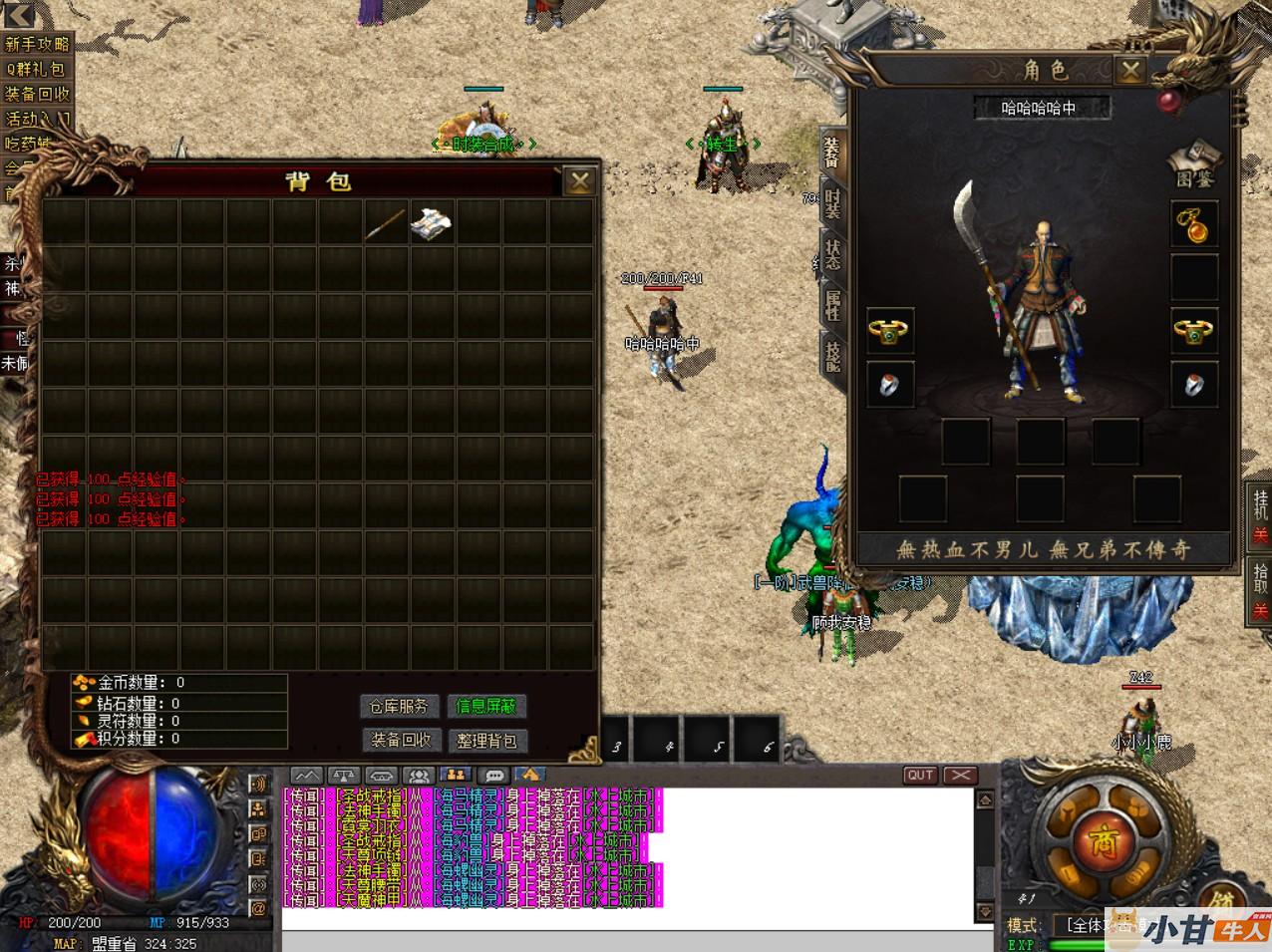This screenshot has width=1272, height=952.
Task: Switch to the 状态 status tab
Action: coord(833,252)
